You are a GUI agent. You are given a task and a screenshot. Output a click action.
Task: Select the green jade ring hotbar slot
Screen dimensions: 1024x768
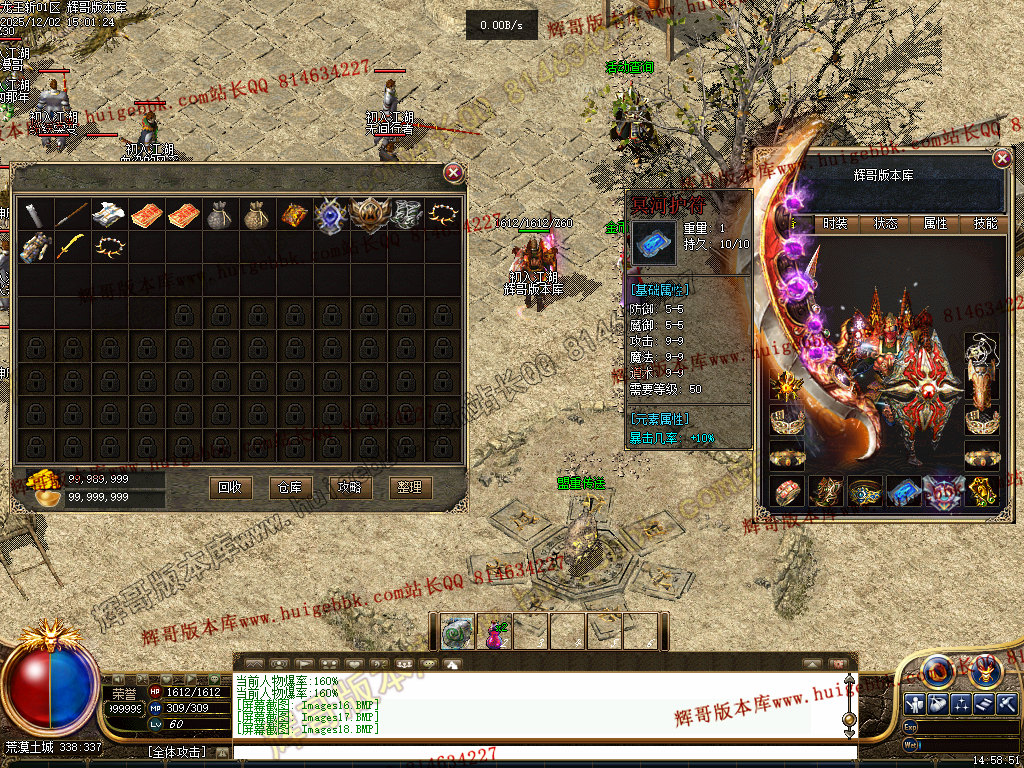click(458, 632)
